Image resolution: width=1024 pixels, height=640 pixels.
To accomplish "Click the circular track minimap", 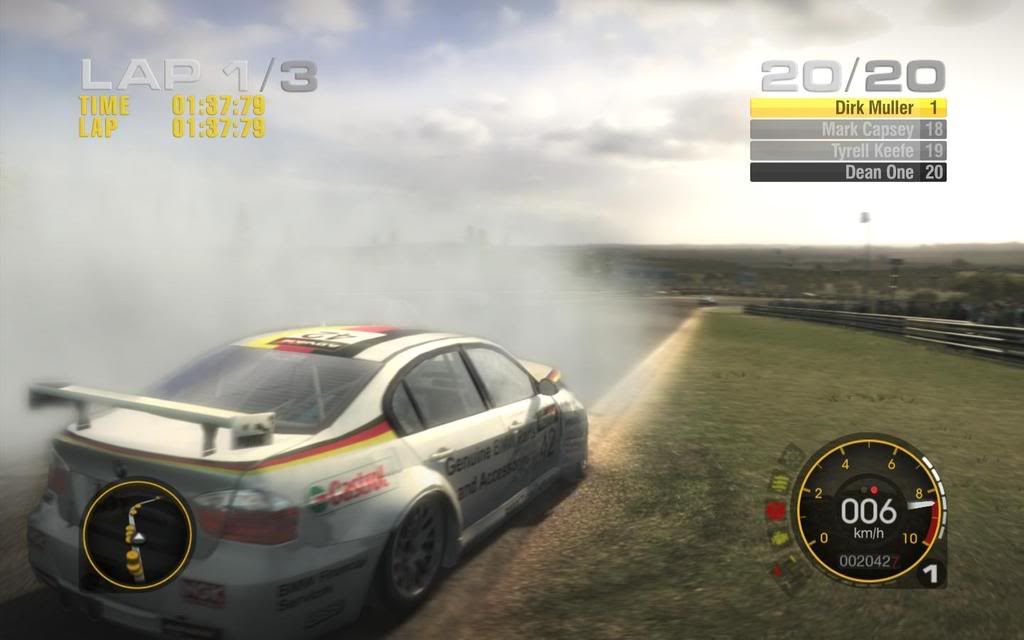I will 137,534.
